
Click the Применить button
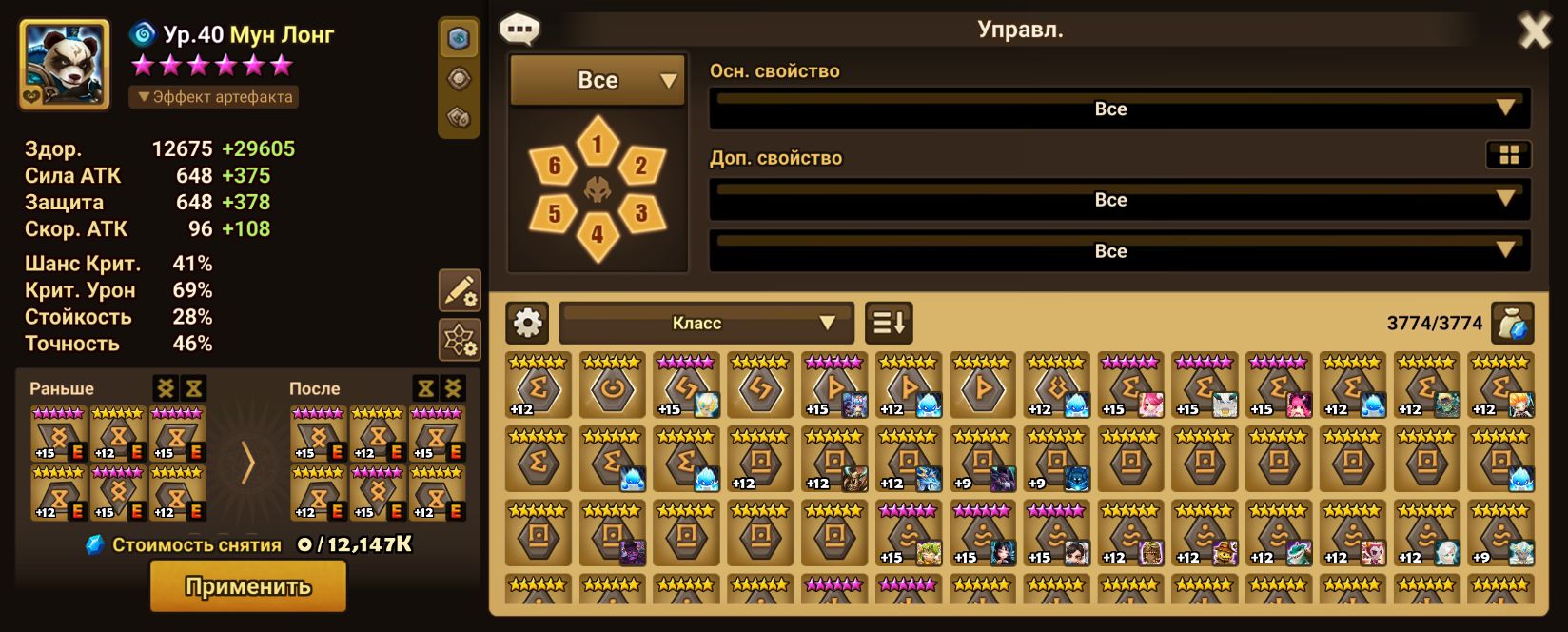(x=247, y=585)
